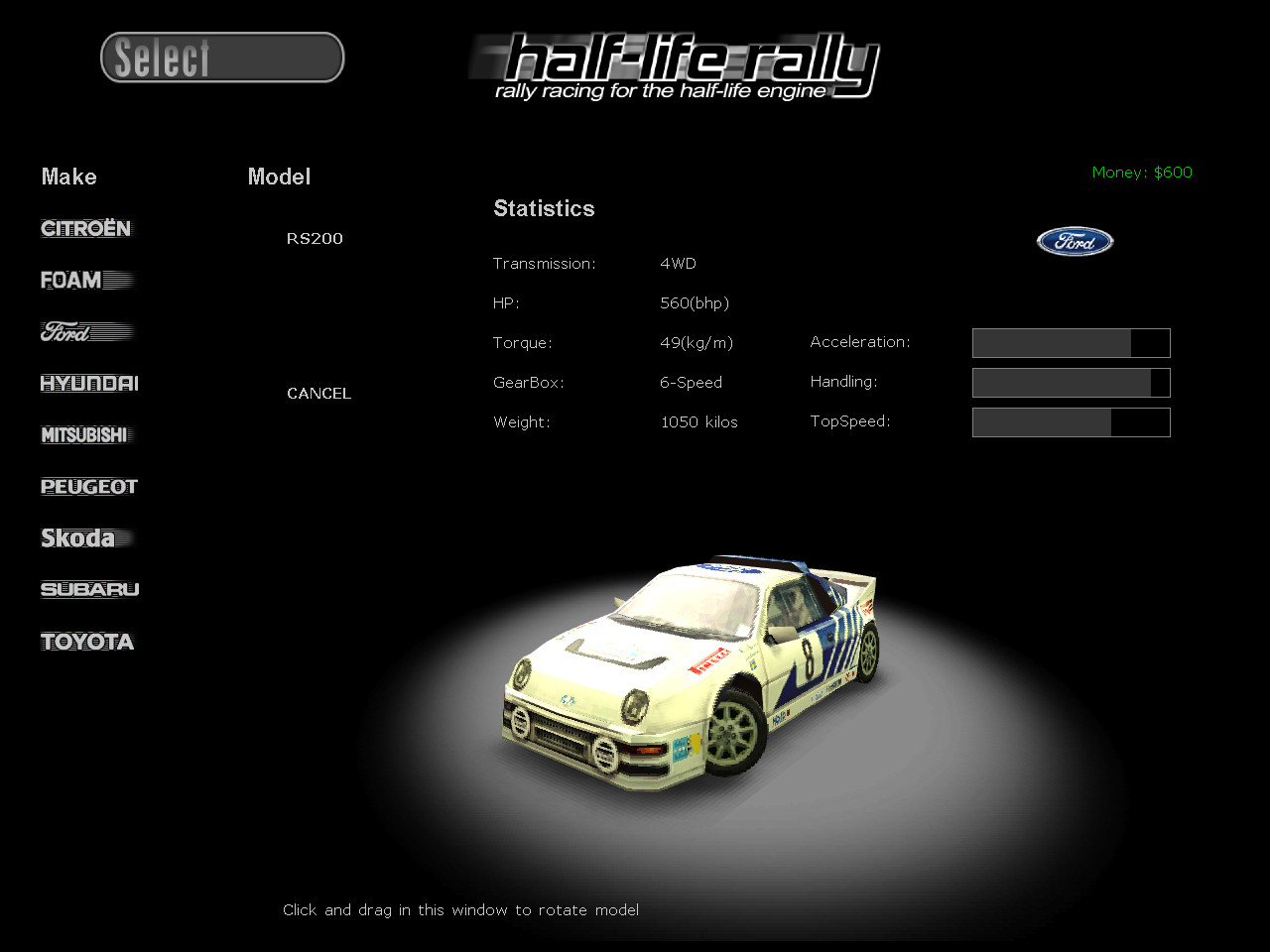Select the Citroën manufacturer logo
The height and width of the screenshot is (952, 1270).
point(85,228)
